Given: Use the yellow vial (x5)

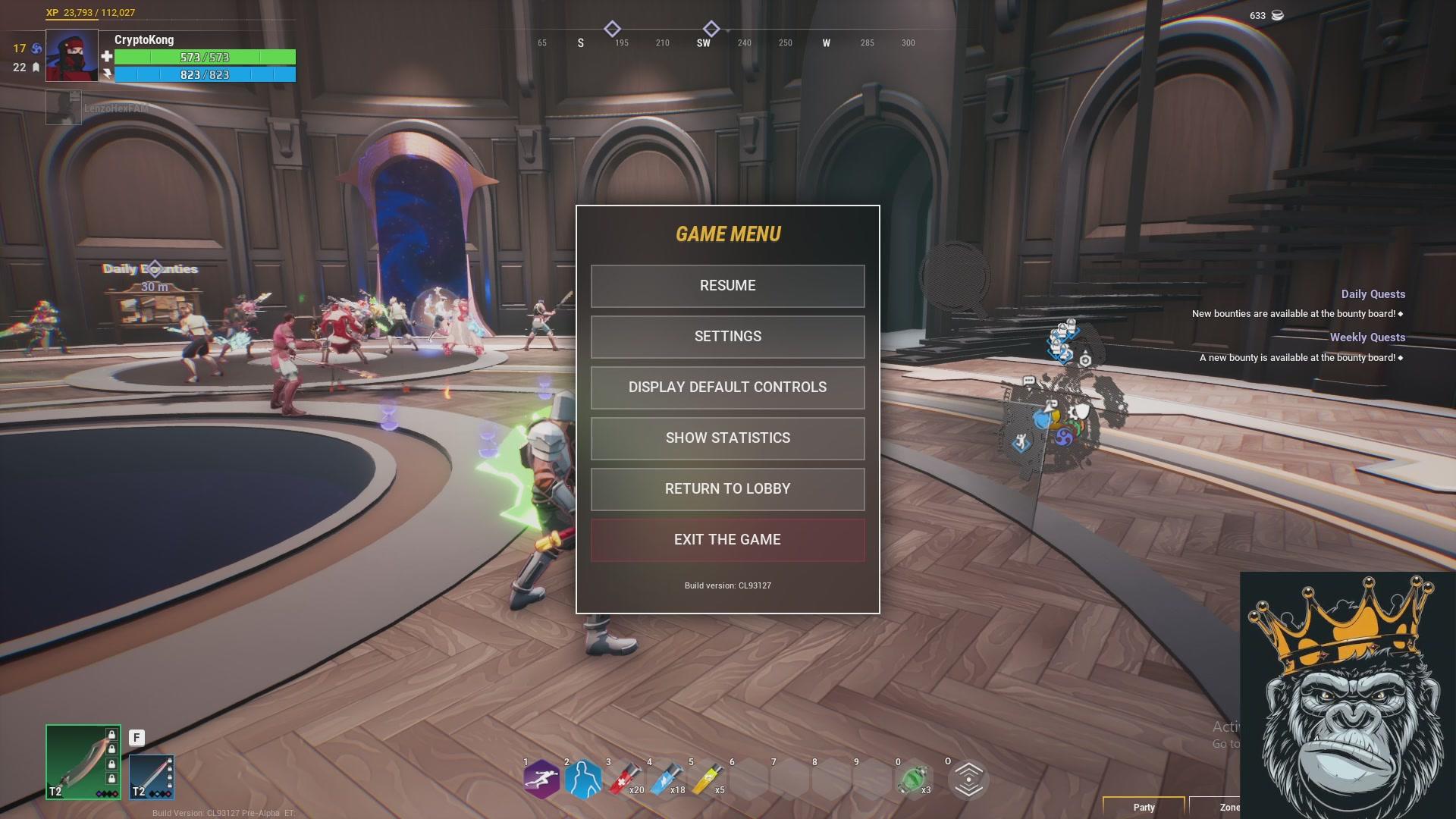Looking at the screenshot, I should [708, 780].
